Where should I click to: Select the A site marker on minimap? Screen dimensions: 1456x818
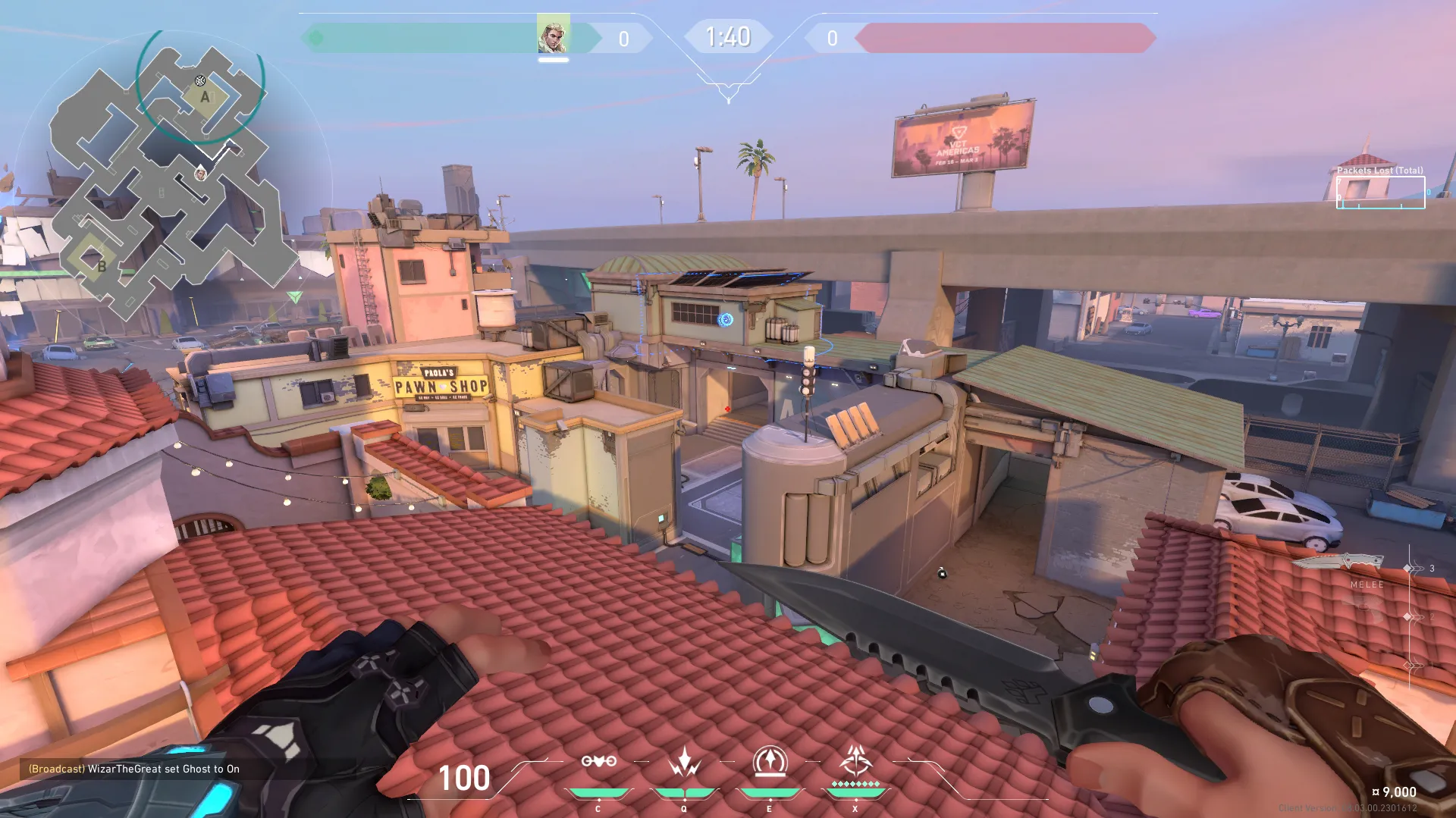pos(205,97)
